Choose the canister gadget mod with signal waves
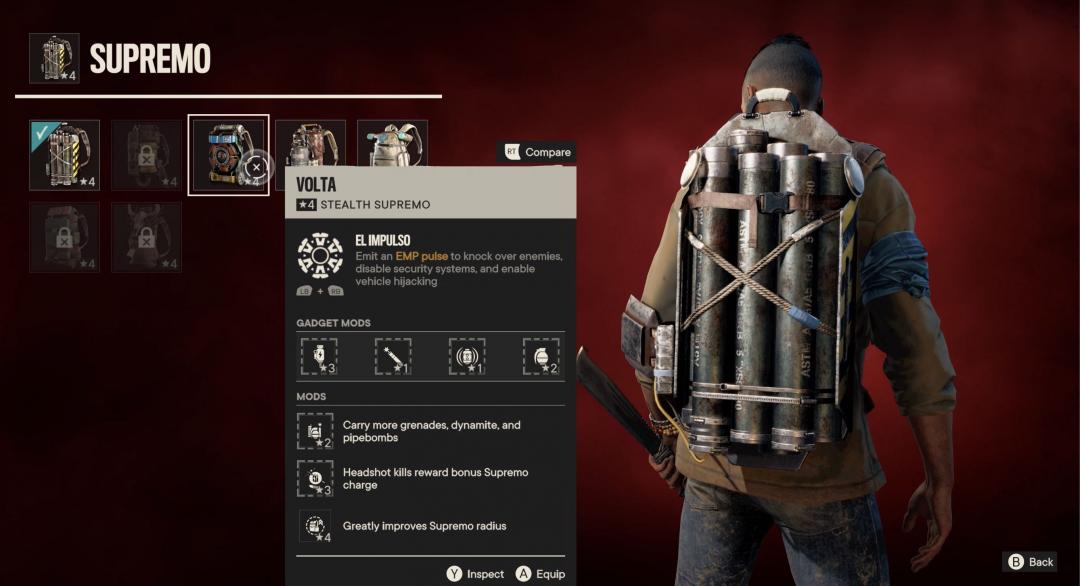 pos(467,356)
